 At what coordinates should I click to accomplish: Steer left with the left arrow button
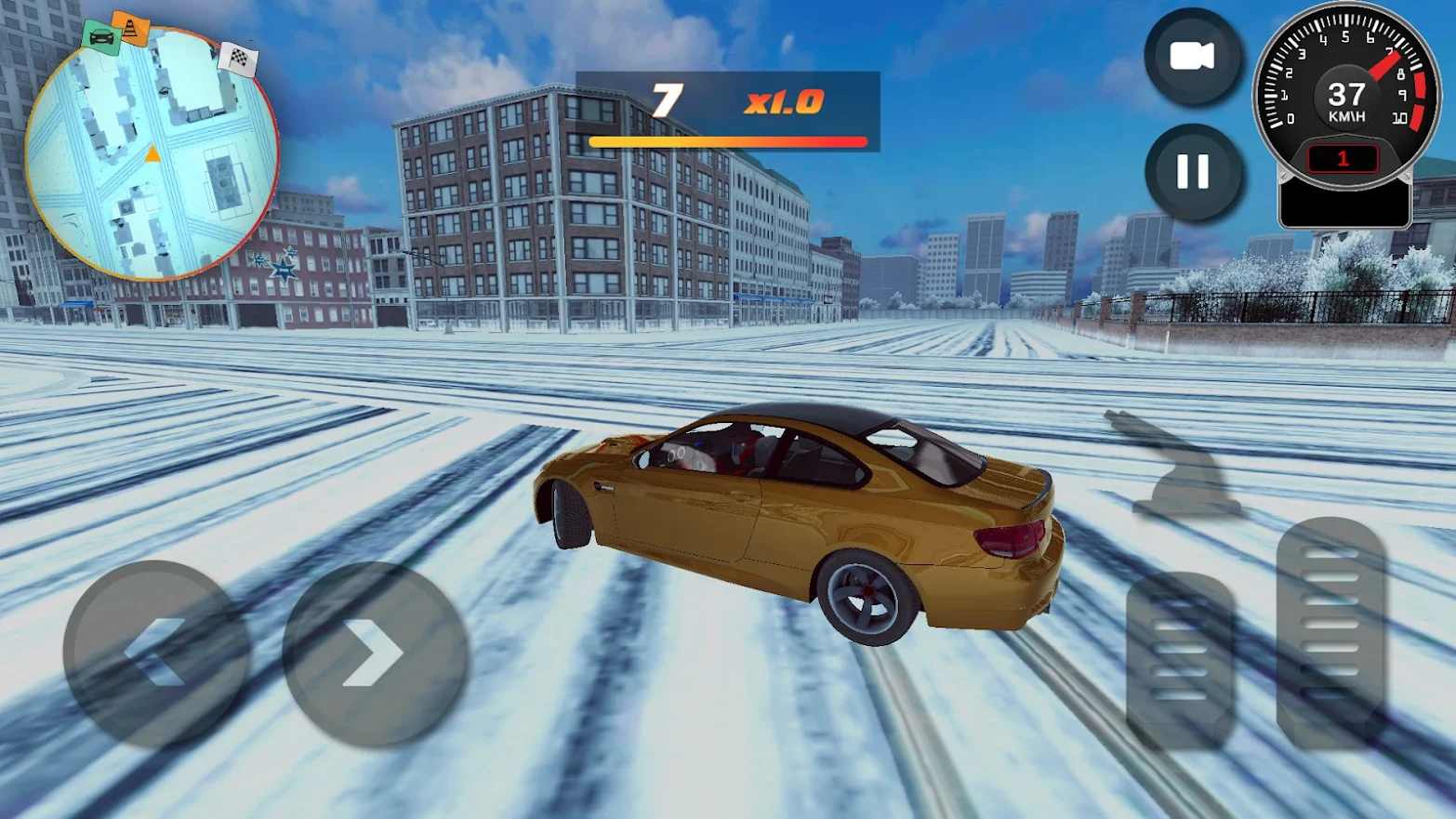[x=155, y=653]
